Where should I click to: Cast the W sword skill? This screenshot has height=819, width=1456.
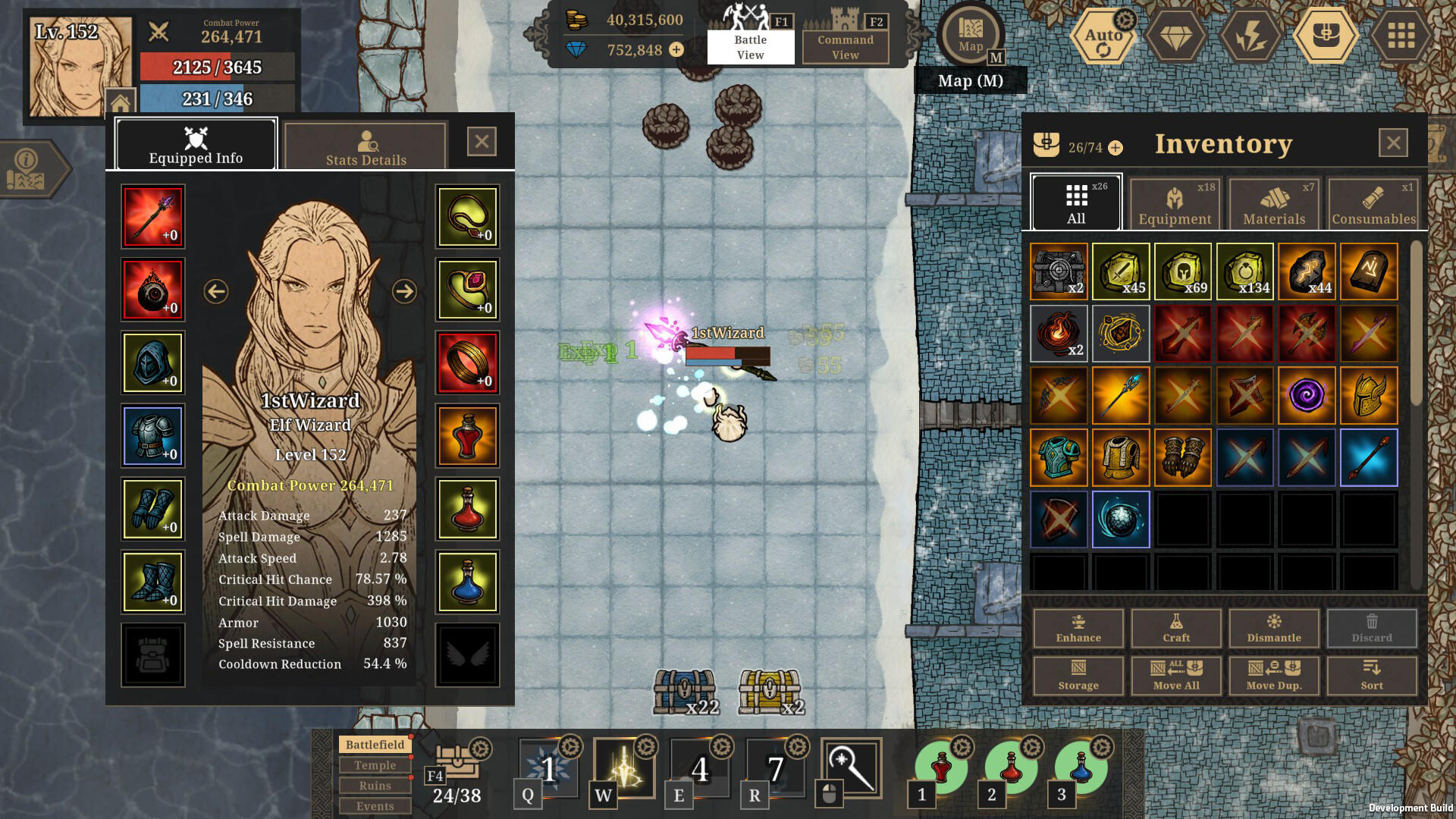623,772
